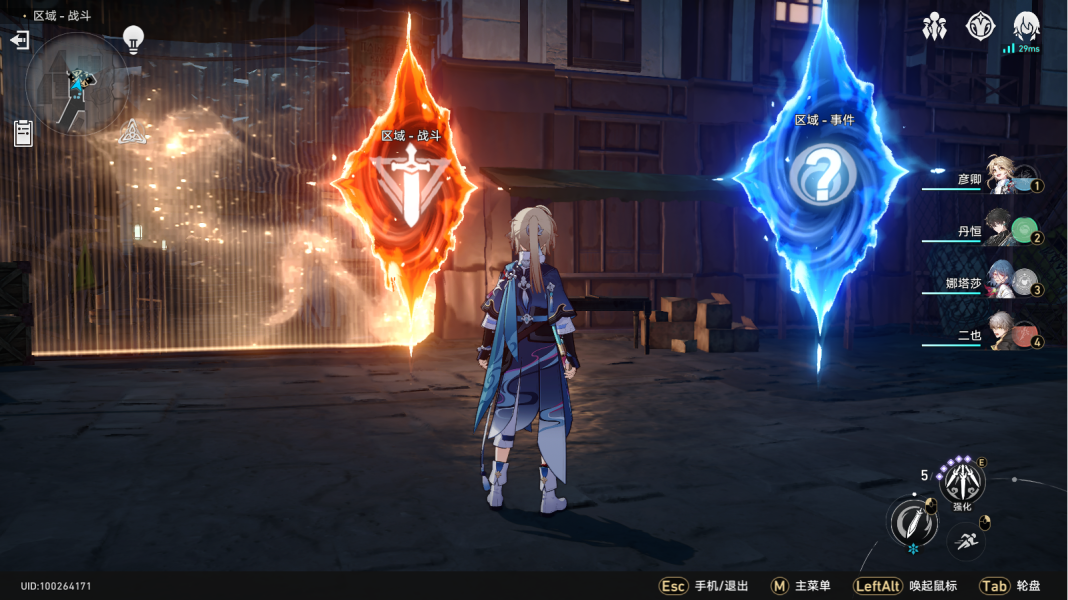
Task: Switch to party member 丹恒
Action: click(1002, 229)
